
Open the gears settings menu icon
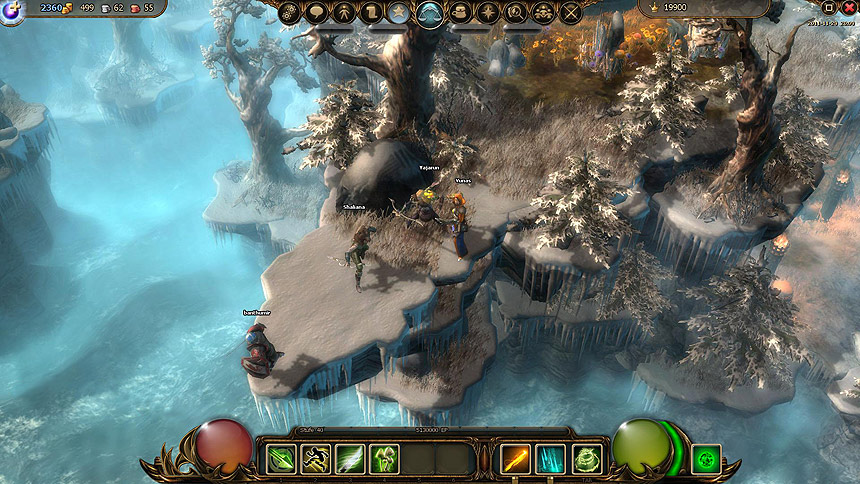click(x=289, y=13)
